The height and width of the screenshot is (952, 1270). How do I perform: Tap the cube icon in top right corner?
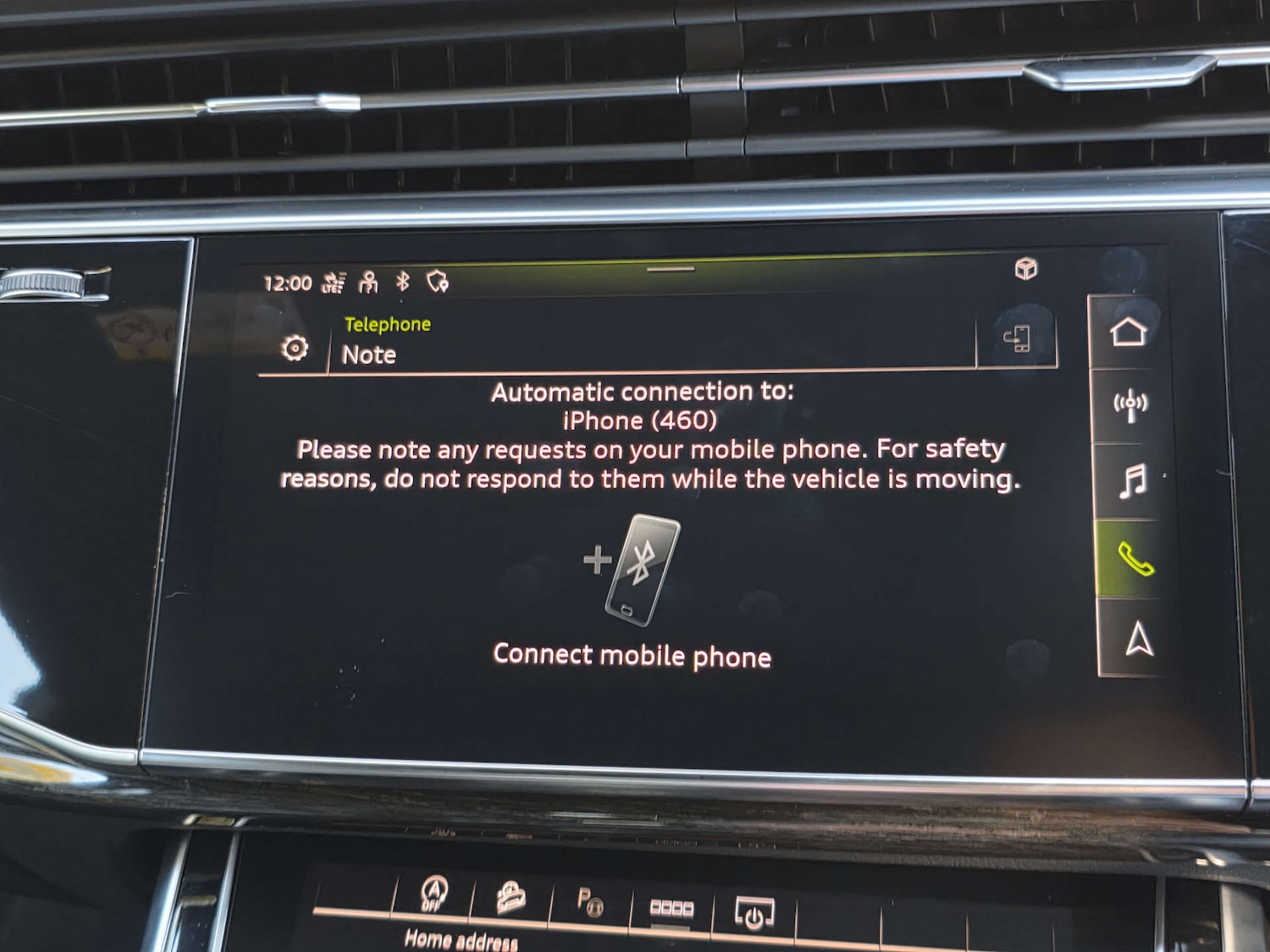1025,269
